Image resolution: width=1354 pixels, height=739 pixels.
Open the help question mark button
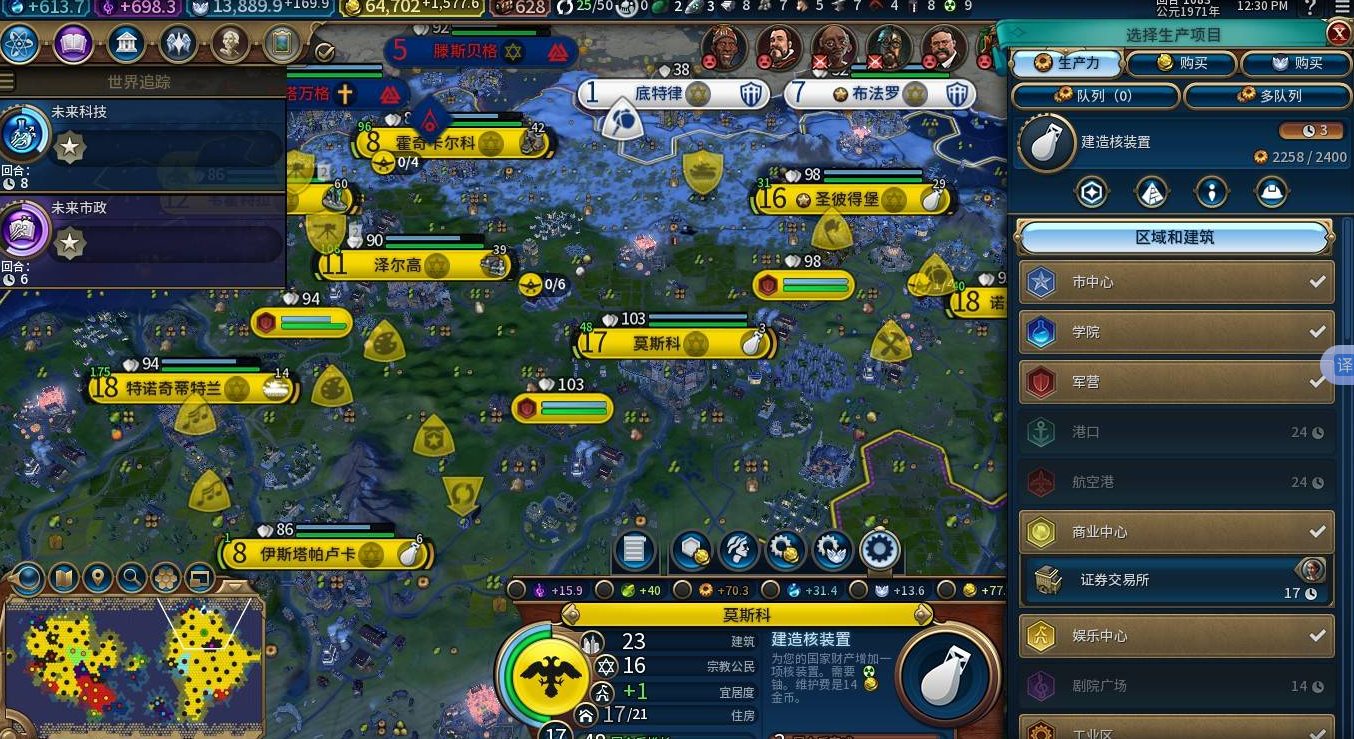click(1311, 8)
